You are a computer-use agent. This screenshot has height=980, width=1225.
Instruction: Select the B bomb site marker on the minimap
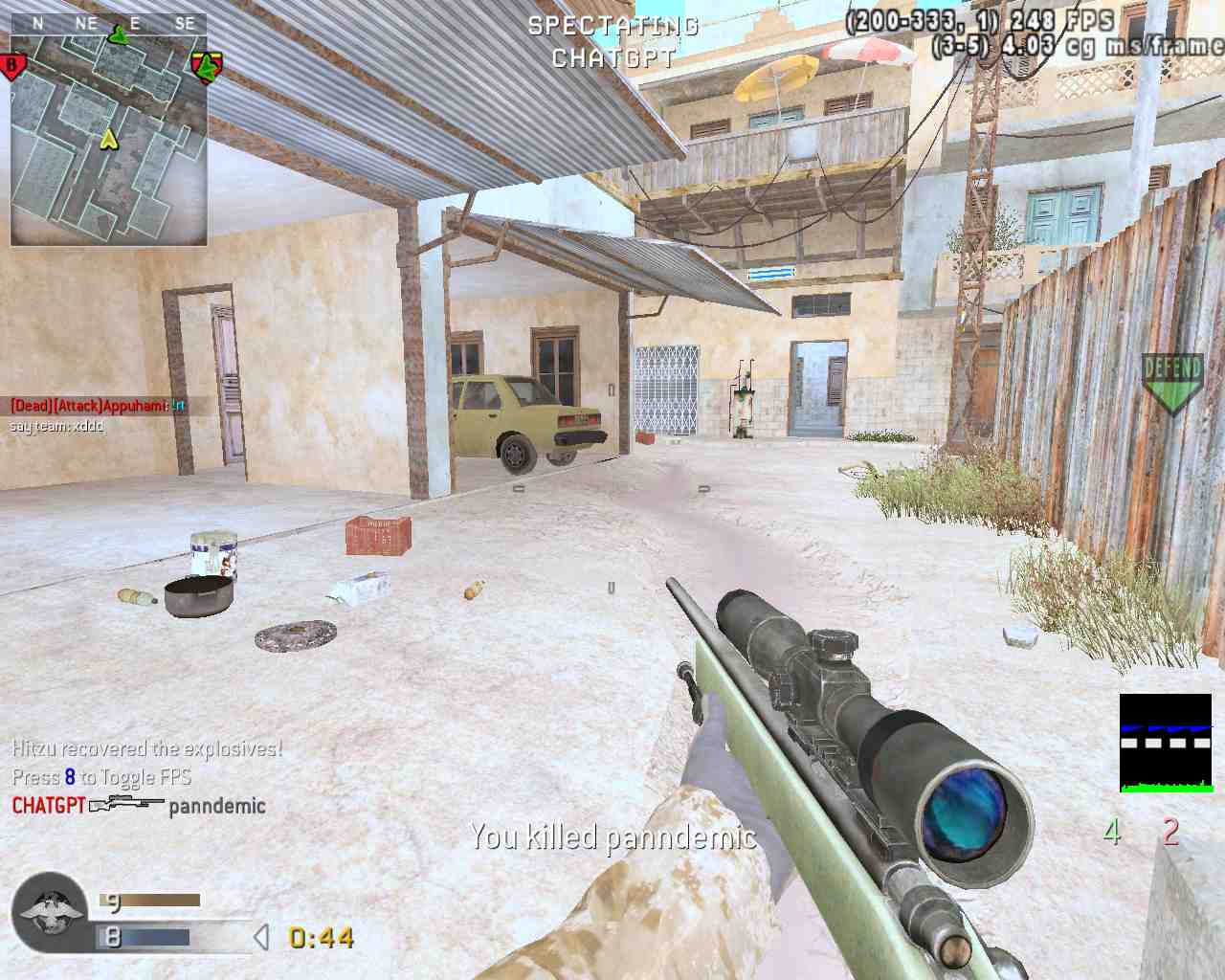[x=12, y=66]
